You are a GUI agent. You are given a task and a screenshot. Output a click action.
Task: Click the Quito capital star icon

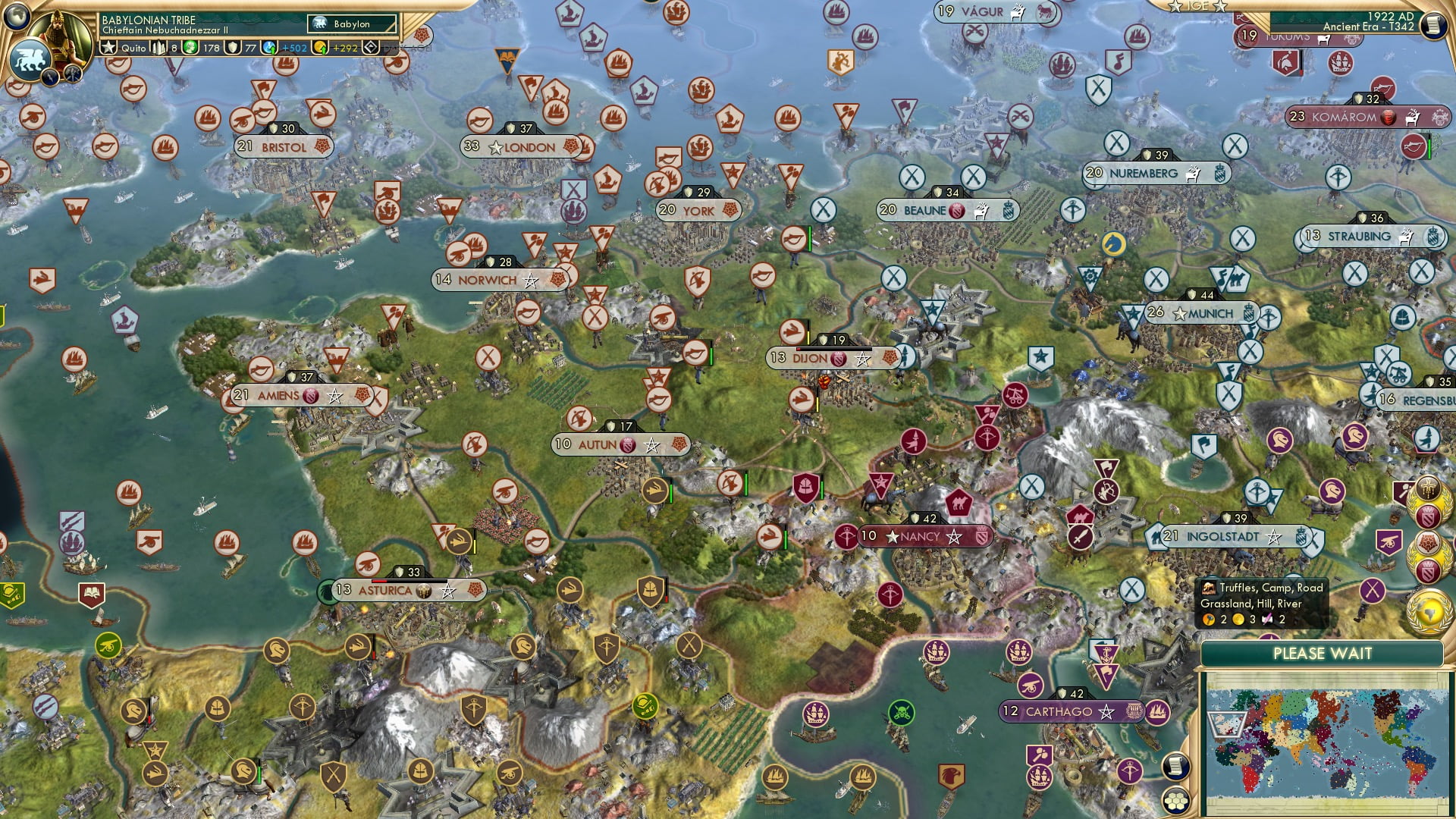tap(108, 48)
